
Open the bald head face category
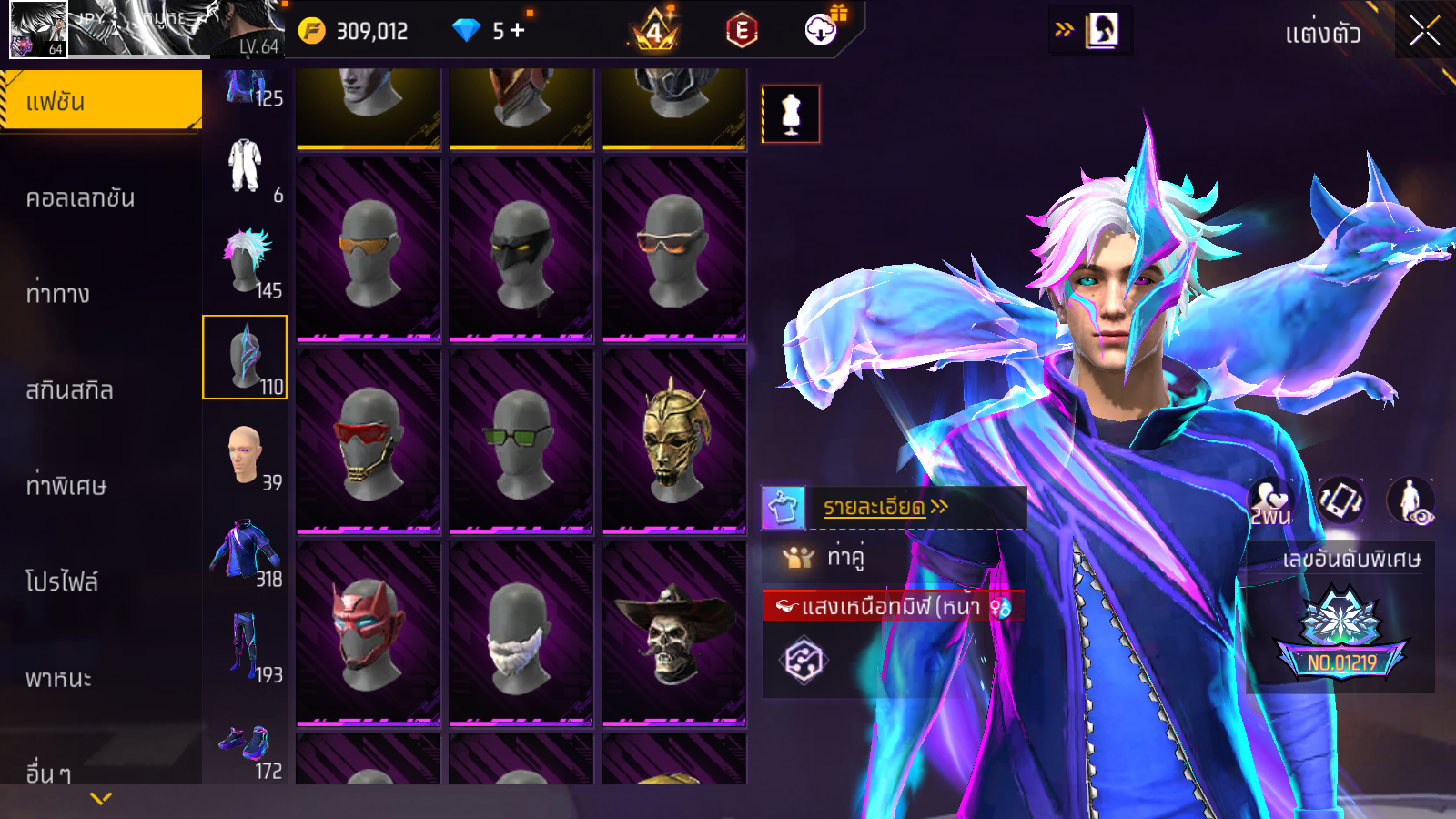click(x=246, y=455)
